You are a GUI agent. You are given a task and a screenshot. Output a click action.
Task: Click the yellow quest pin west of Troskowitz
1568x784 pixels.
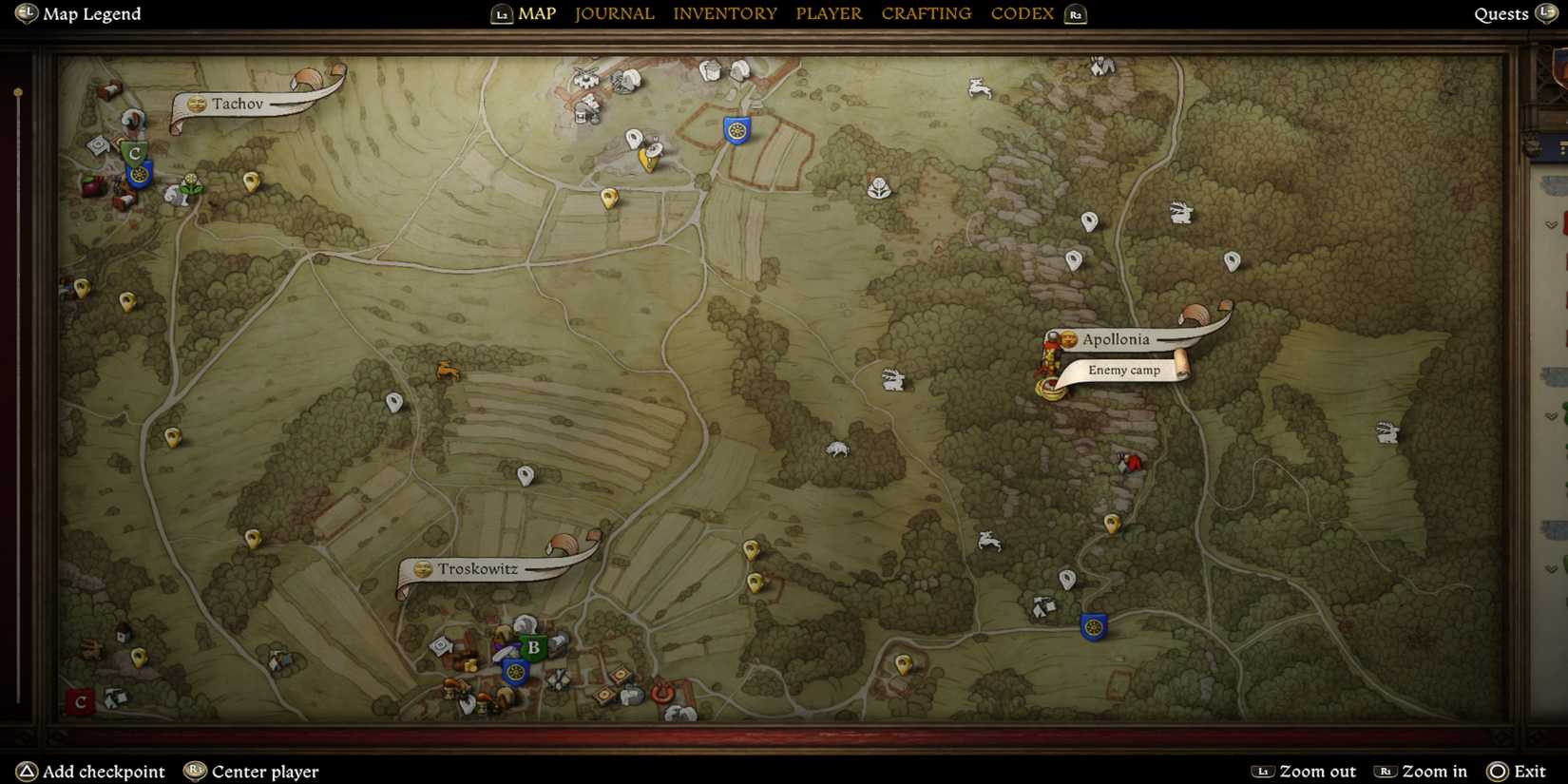252,537
